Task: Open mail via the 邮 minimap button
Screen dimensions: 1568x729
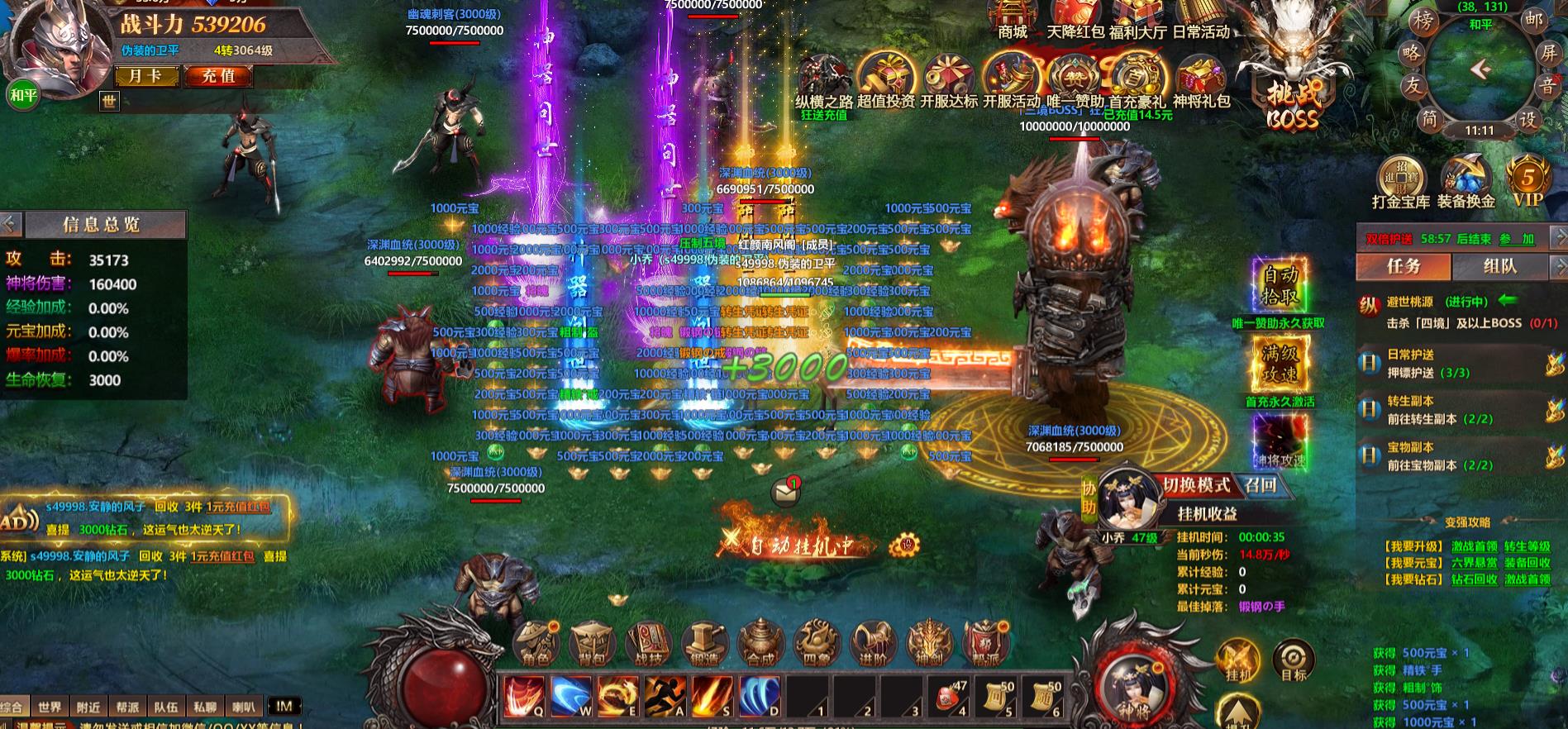Action: pos(1533,21)
